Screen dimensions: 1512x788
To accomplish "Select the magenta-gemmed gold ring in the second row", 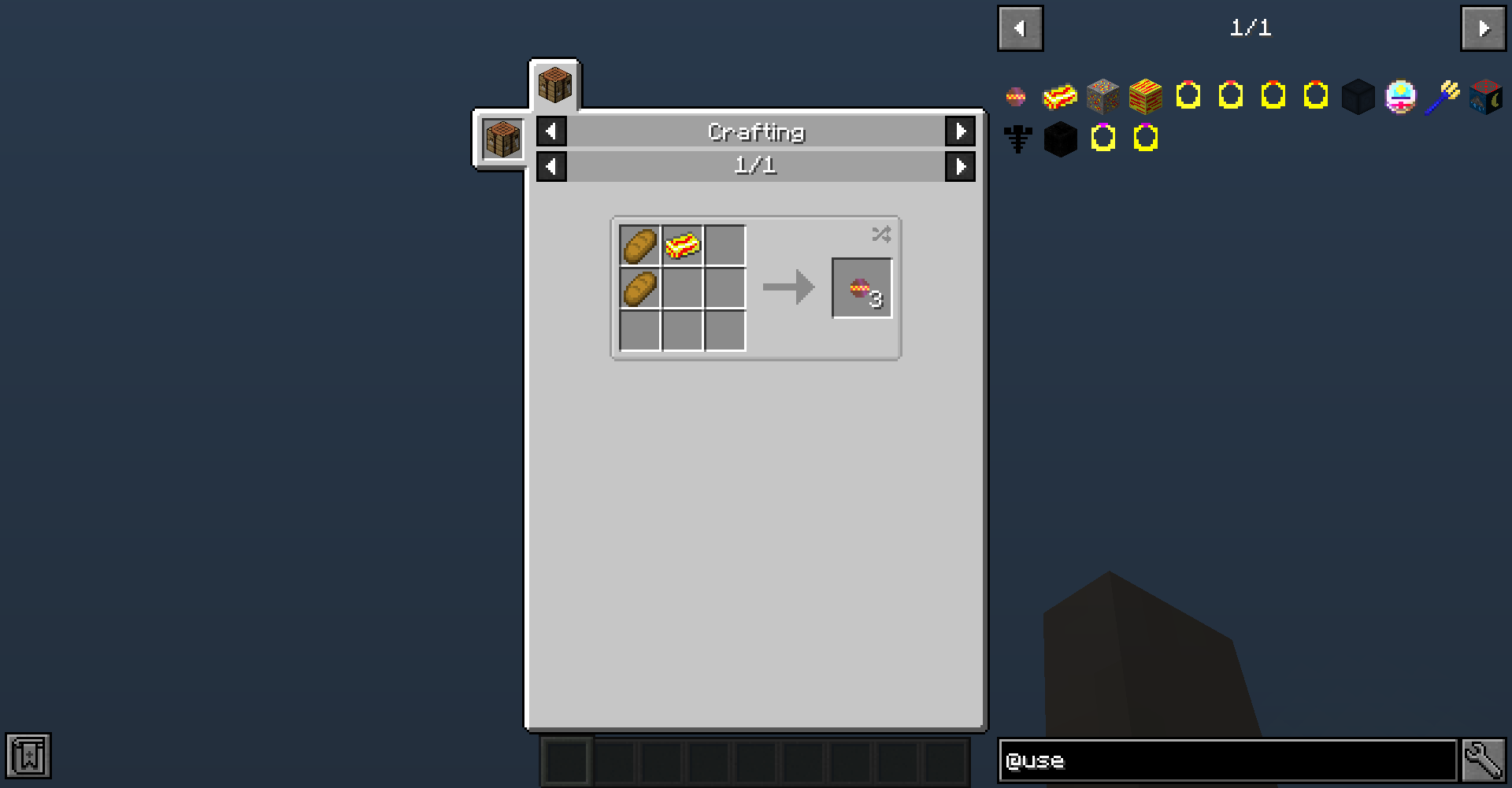I will (1102, 139).
